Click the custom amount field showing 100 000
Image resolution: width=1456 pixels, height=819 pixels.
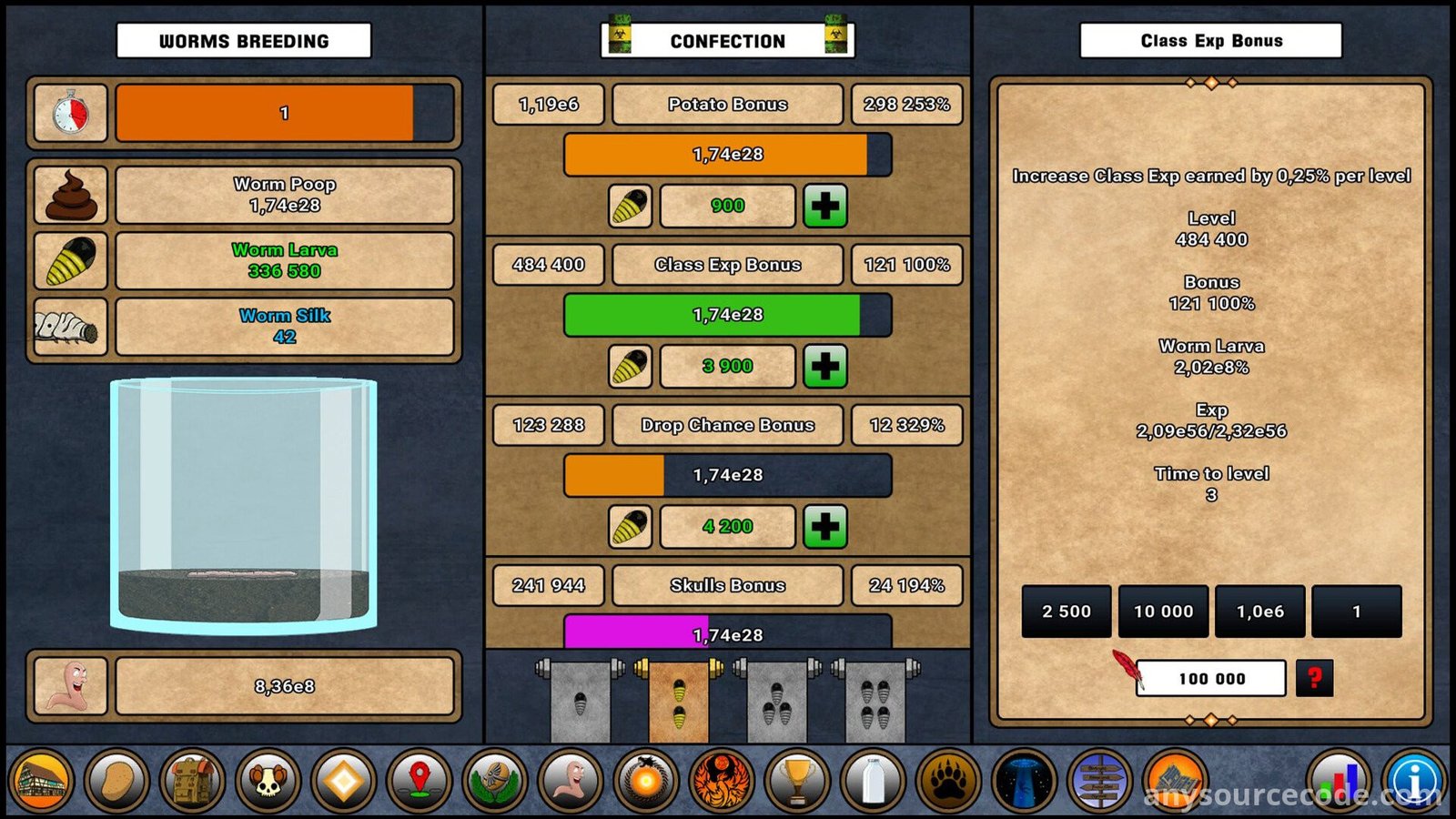coord(1211,679)
